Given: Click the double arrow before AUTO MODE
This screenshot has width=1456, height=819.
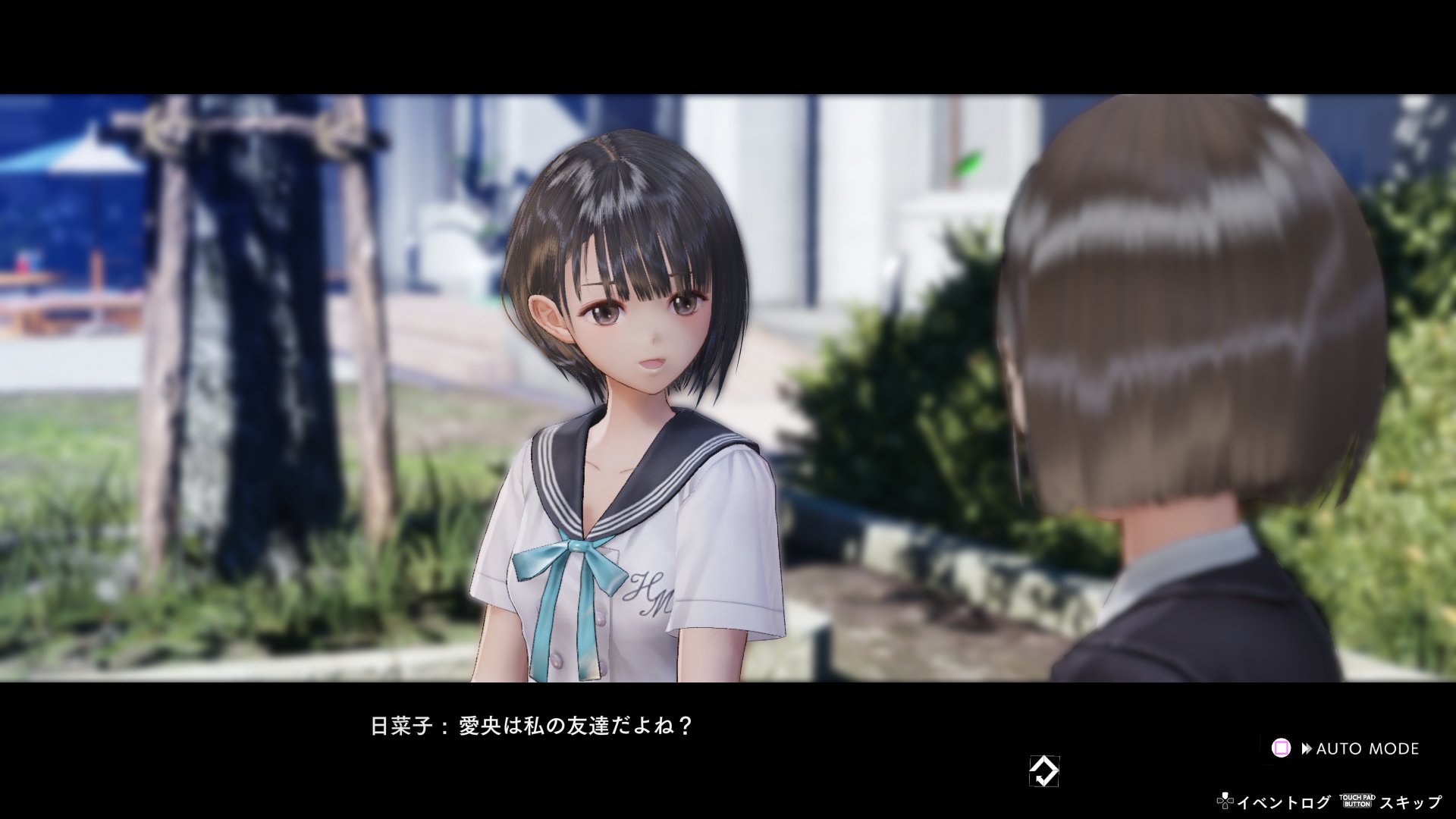Looking at the screenshot, I should click(1307, 748).
